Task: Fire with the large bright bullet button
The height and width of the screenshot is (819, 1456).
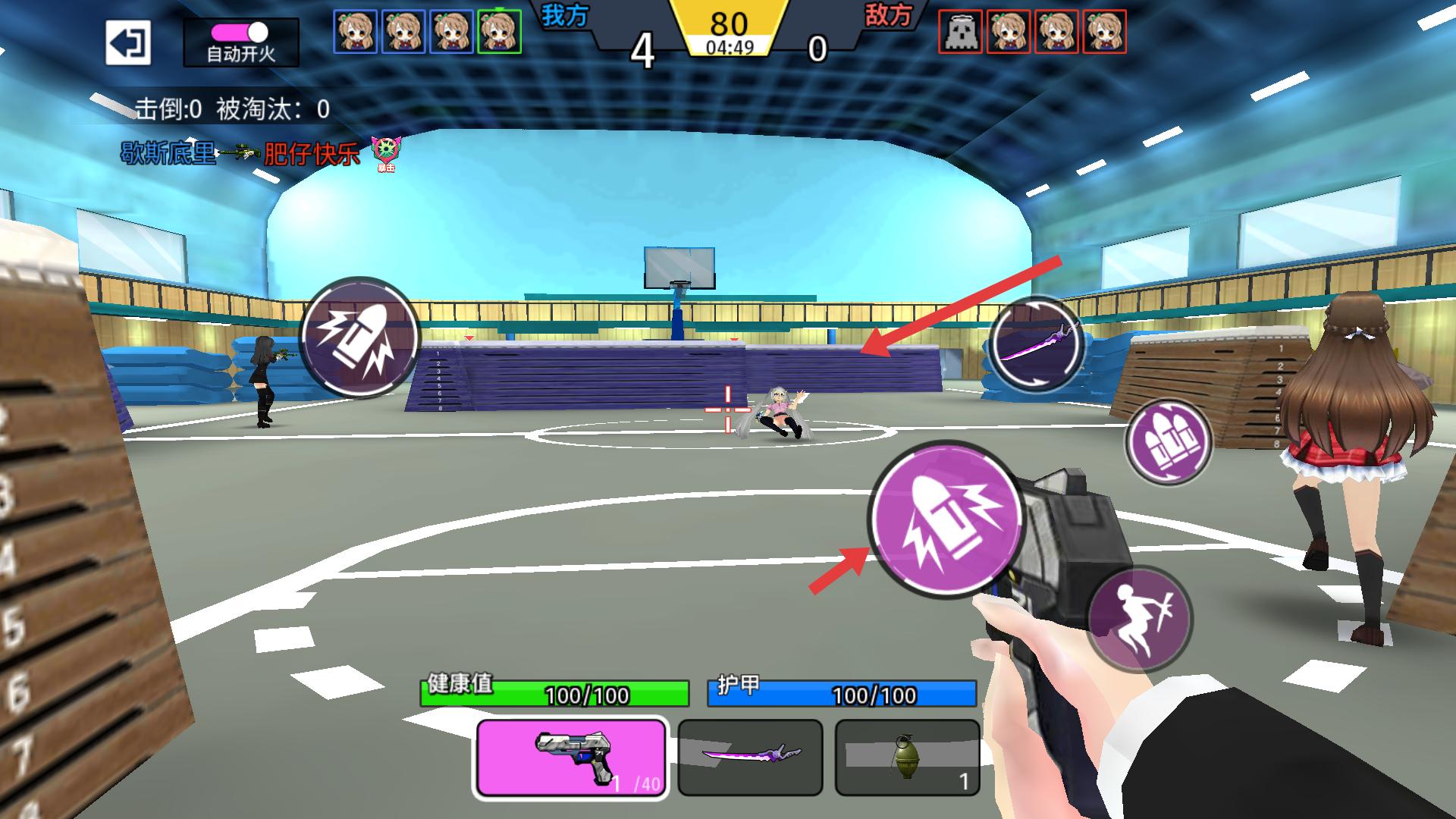Action: pyautogui.click(x=946, y=518)
